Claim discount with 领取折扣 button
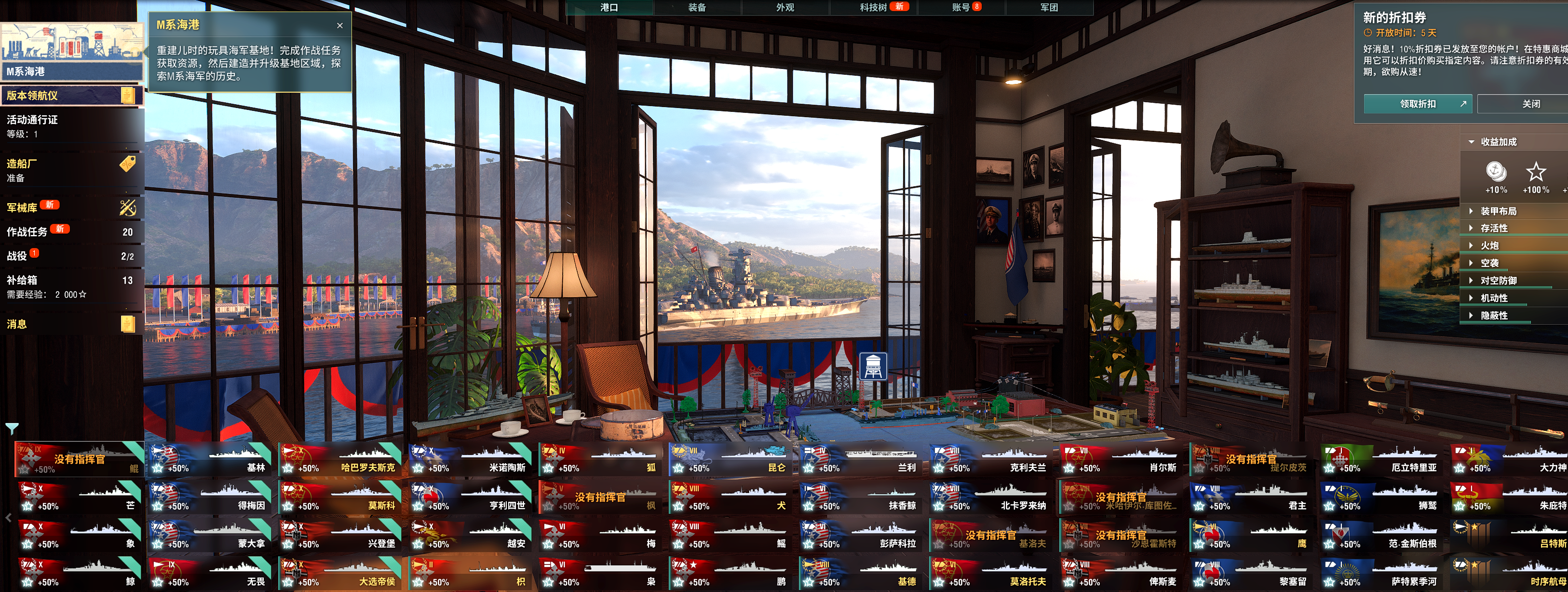Screen dimensions: 1568x592 pos(1417,104)
